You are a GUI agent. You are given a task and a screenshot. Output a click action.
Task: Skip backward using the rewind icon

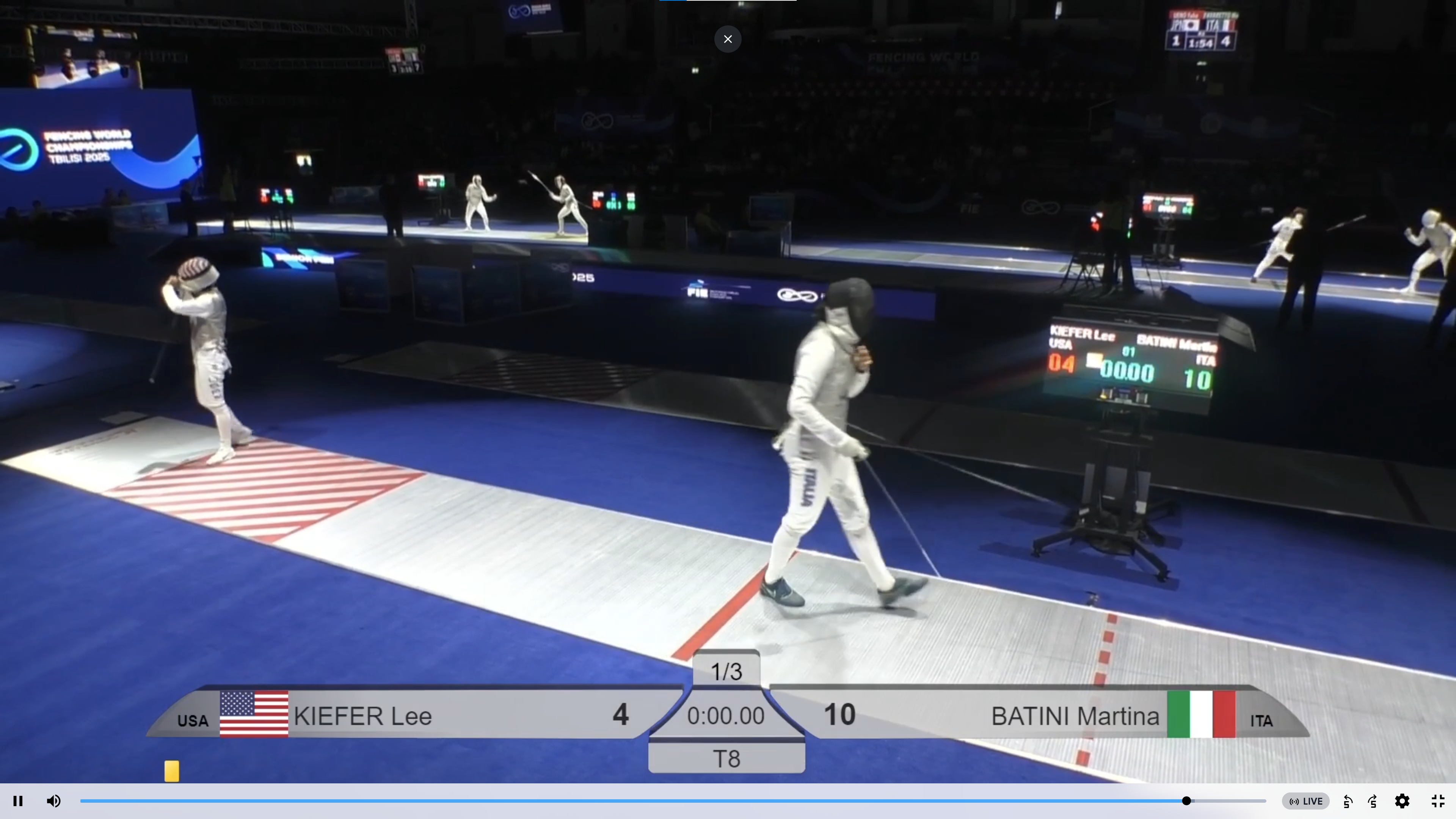click(1348, 801)
